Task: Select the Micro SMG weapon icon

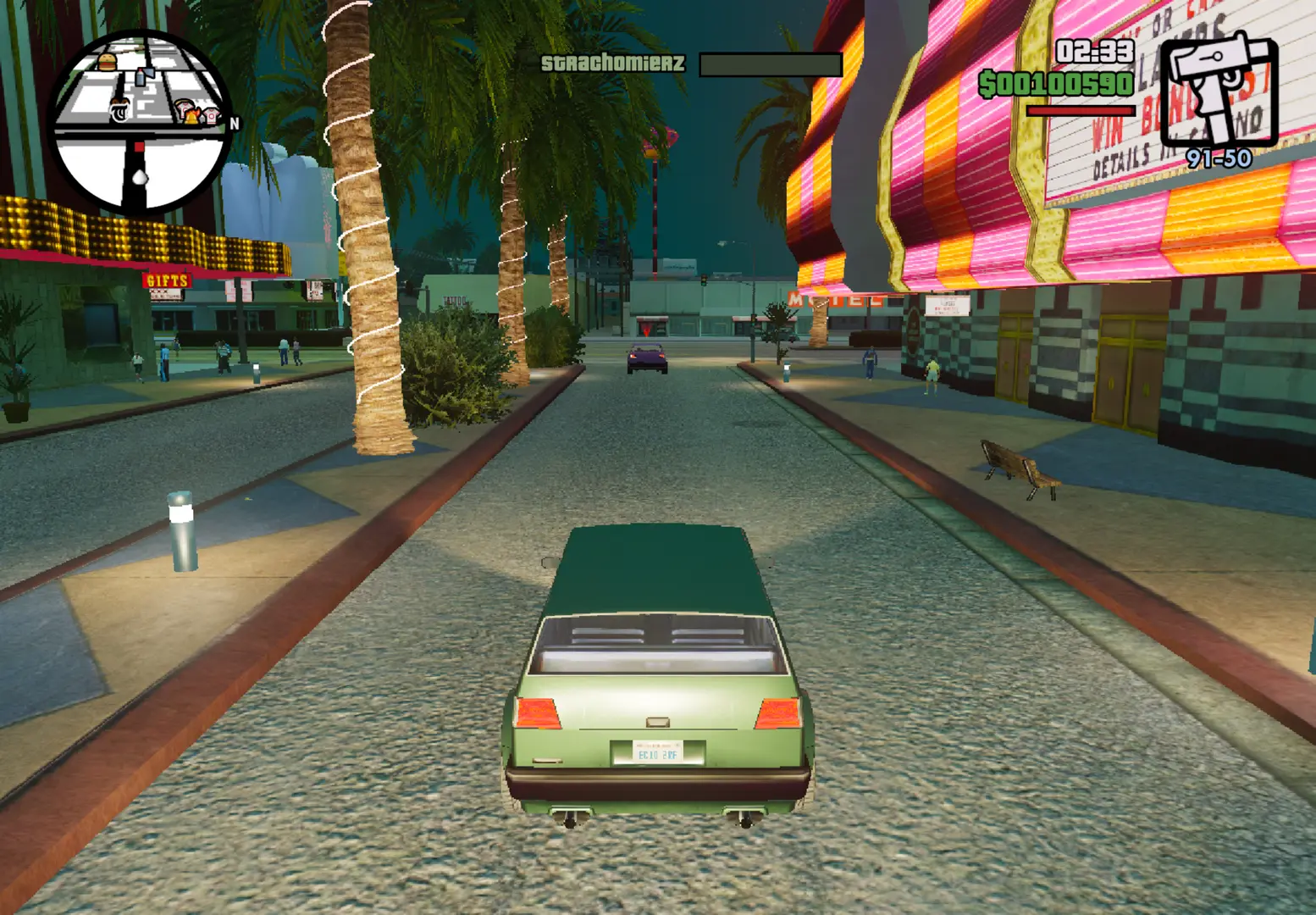Action: click(x=1219, y=89)
